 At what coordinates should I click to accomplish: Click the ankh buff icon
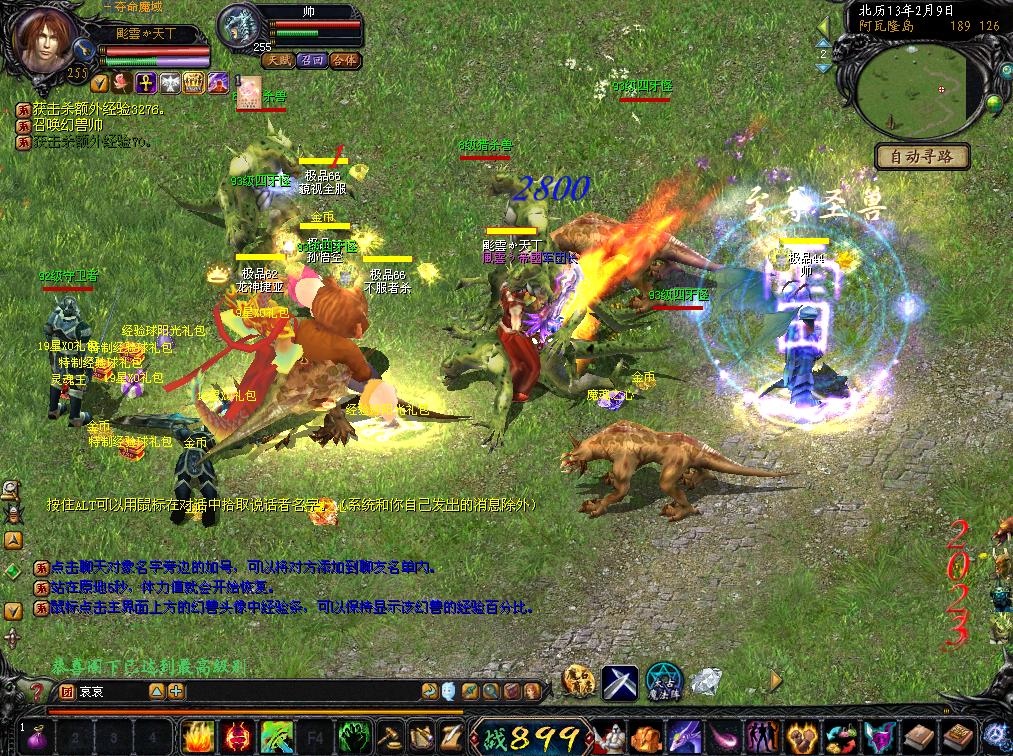(x=144, y=82)
